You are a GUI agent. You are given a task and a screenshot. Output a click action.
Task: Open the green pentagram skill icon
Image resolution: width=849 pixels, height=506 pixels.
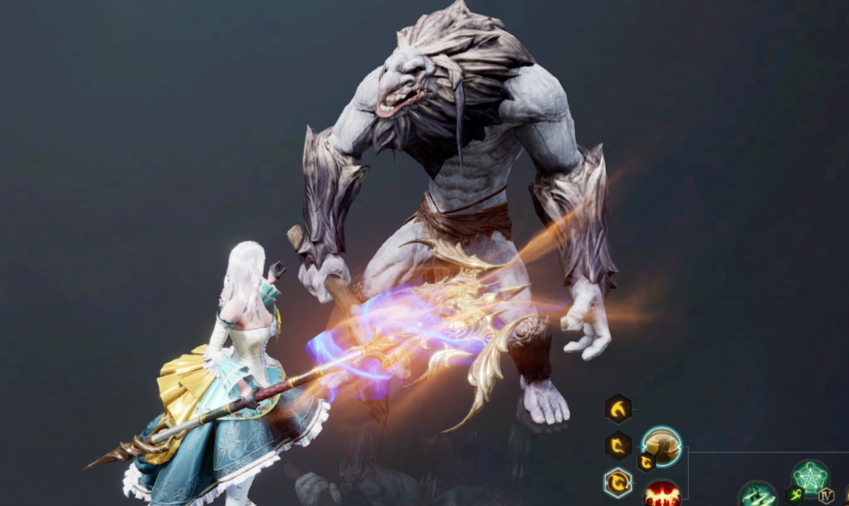click(x=810, y=476)
